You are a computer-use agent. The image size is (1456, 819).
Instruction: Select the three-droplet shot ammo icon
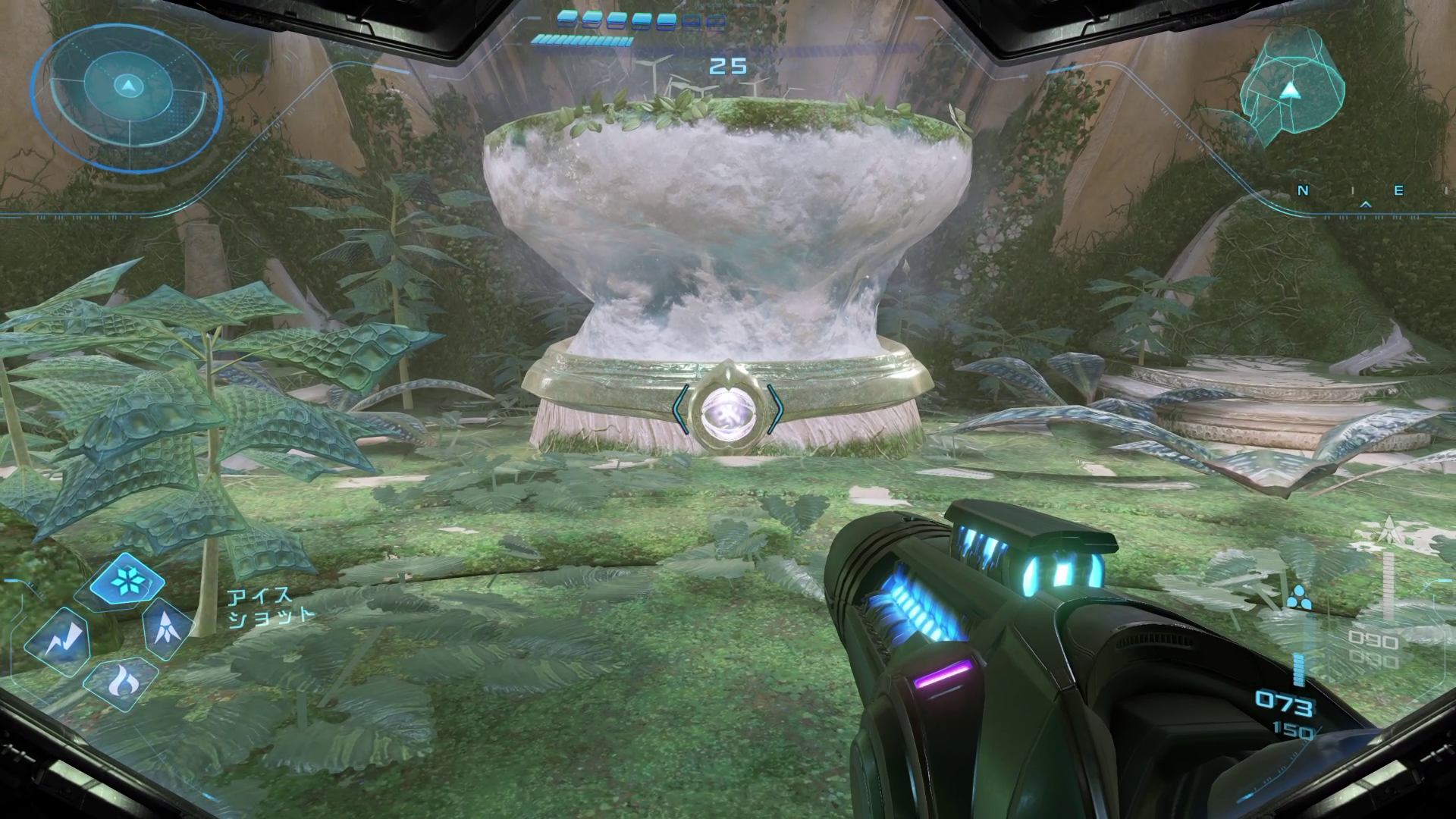tap(1298, 597)
